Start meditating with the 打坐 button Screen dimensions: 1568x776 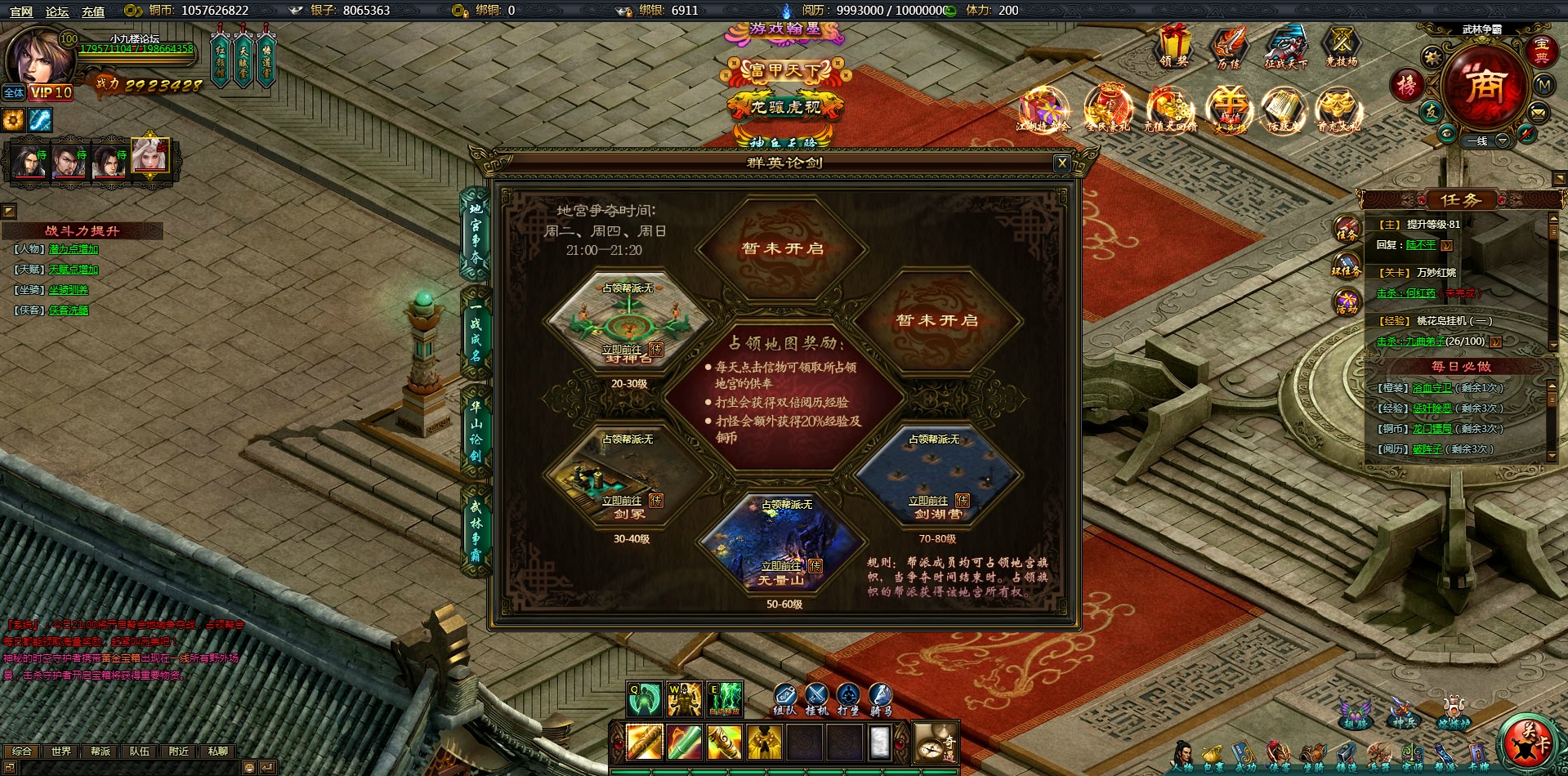pyautogui.click(x=849, y=698)
